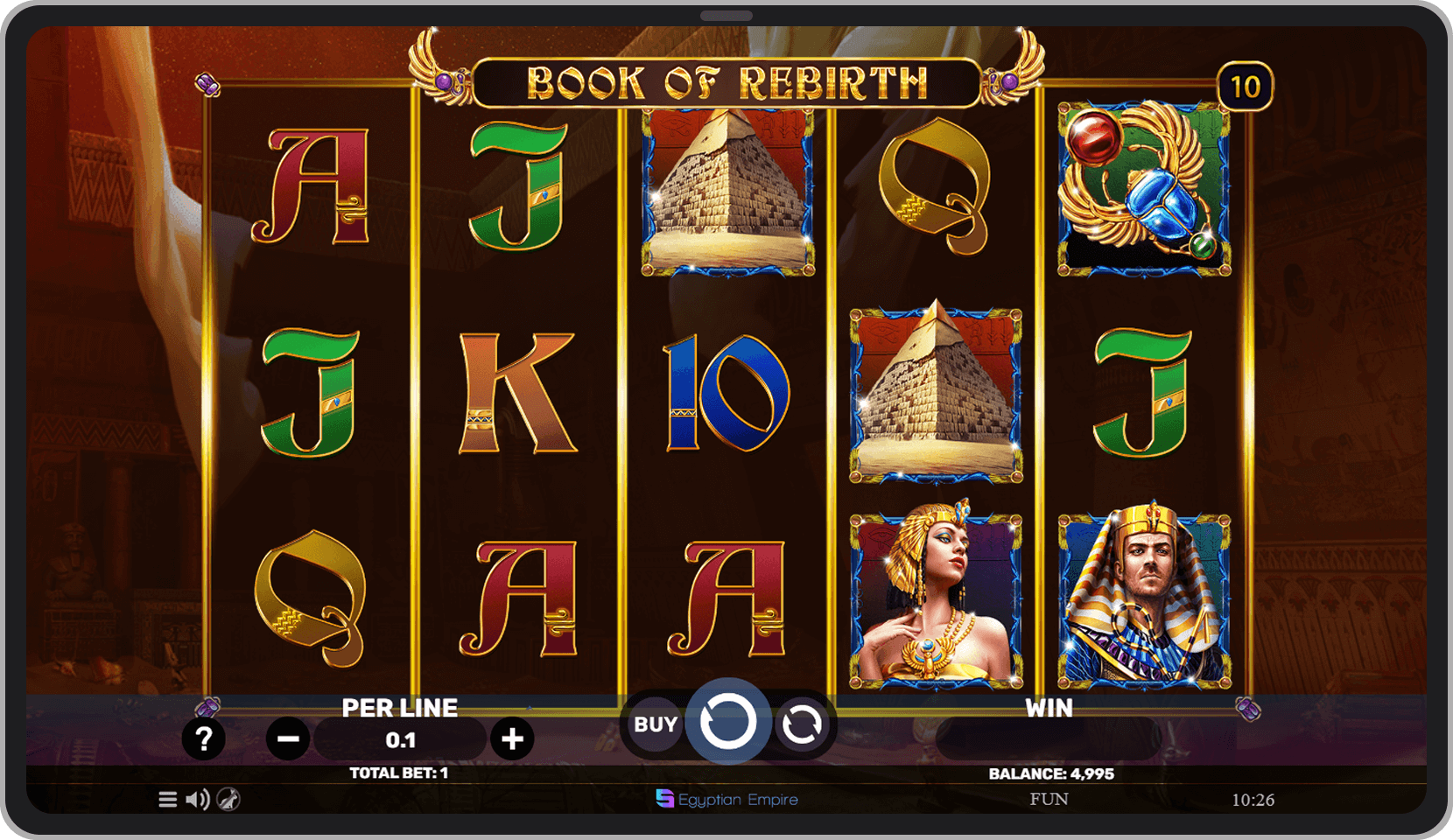Open the help question mark icon
1453x840 pixels.
coord(204,738)
